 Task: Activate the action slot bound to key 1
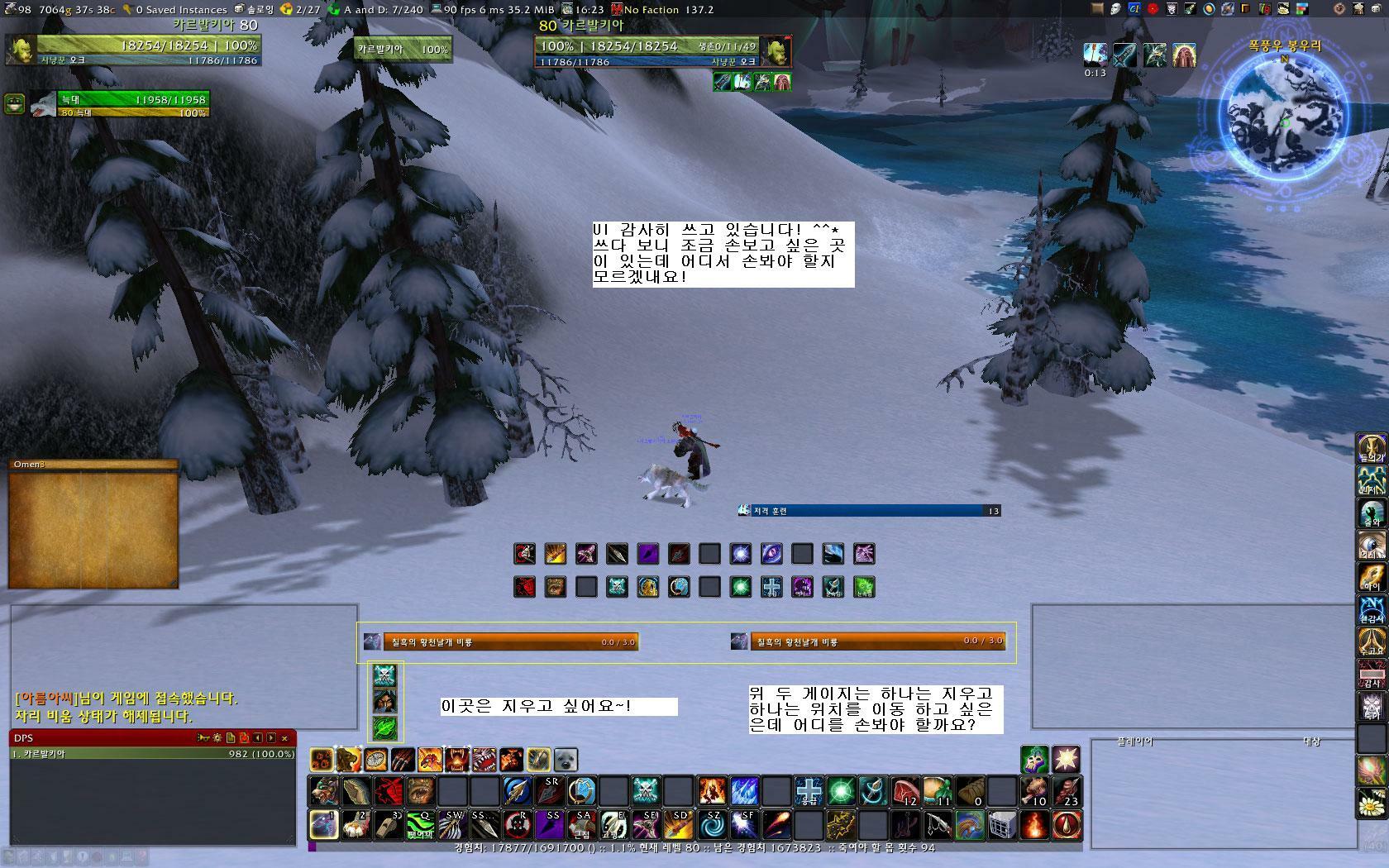(323, 824)
